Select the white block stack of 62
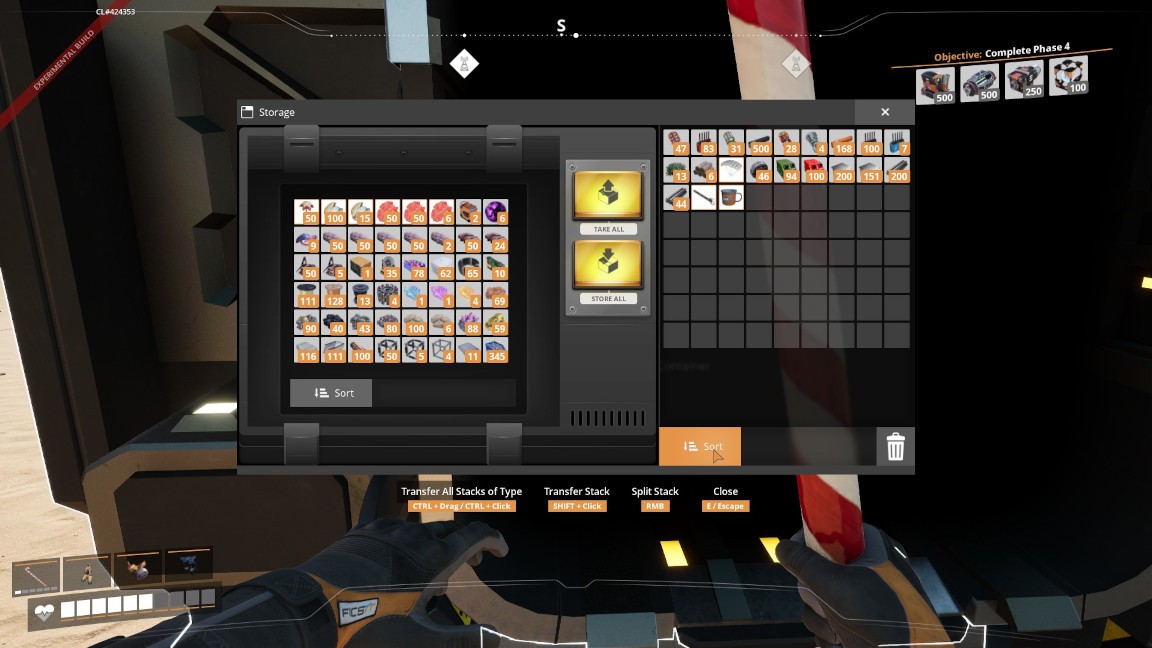This screenshot has height=648, width=1152. click(442, 267)
